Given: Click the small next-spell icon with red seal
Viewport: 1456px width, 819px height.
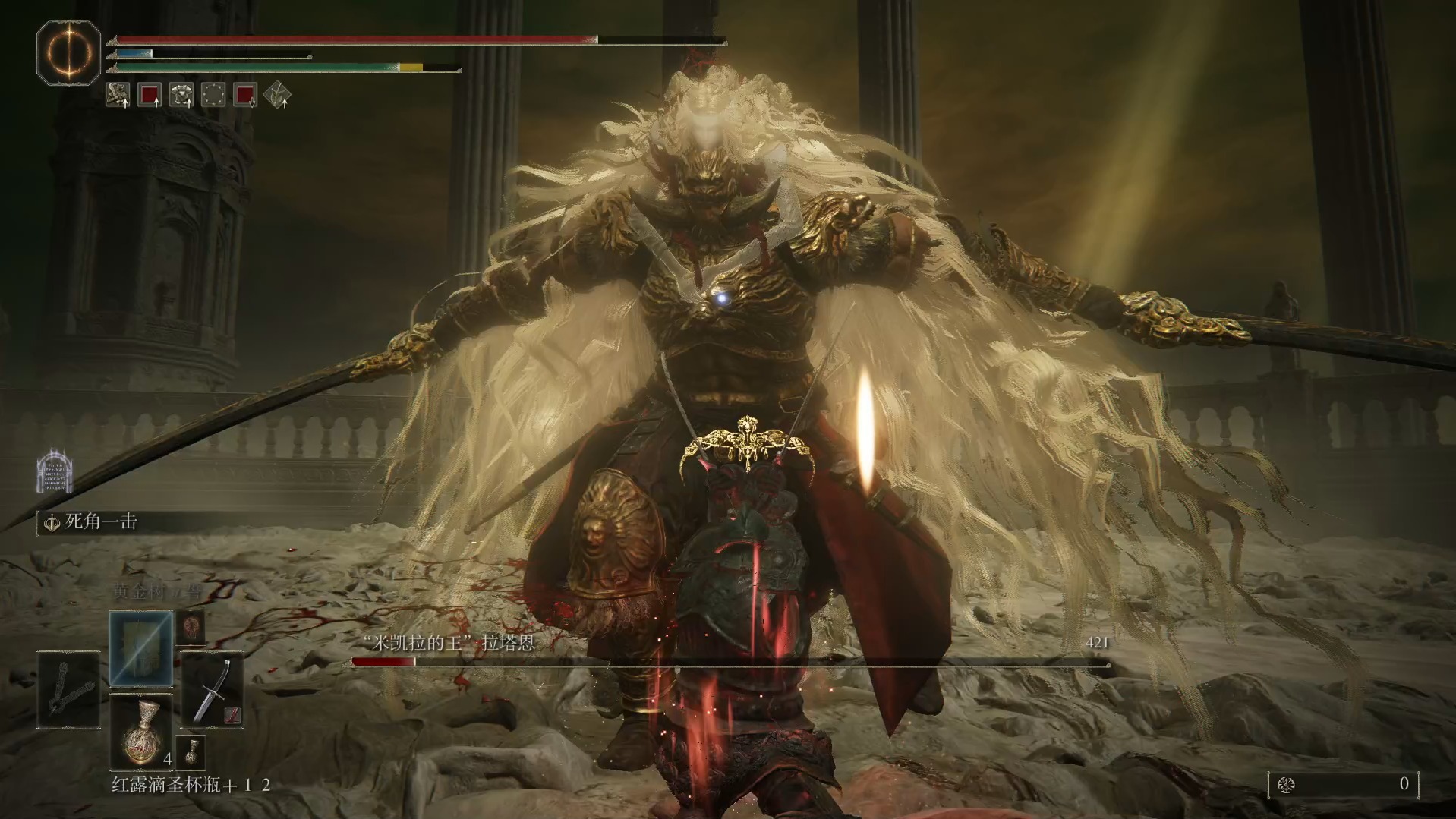Looking at the screenshot, I should tap(191, 628).
